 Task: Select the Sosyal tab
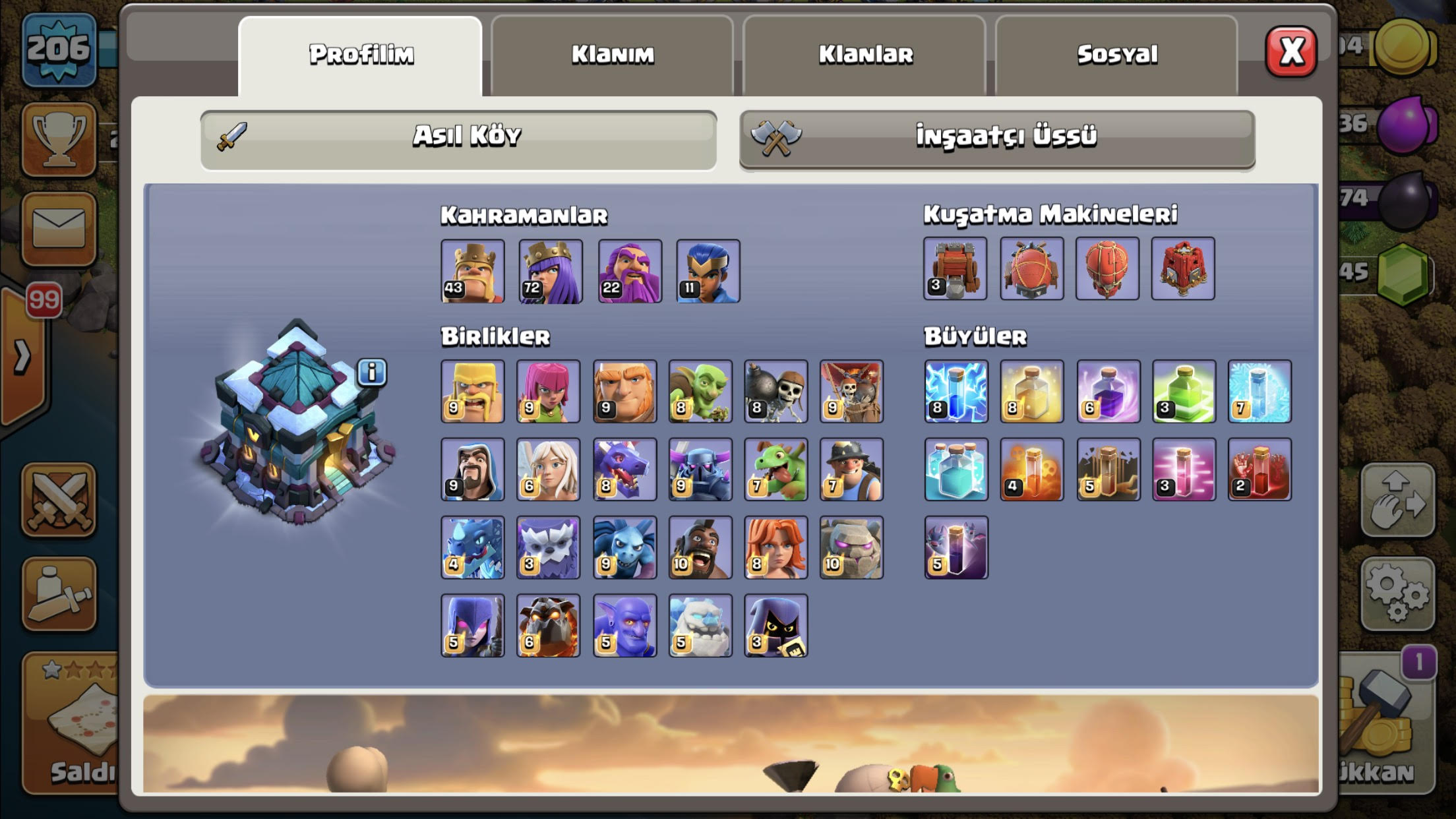tap(1116, 55)
